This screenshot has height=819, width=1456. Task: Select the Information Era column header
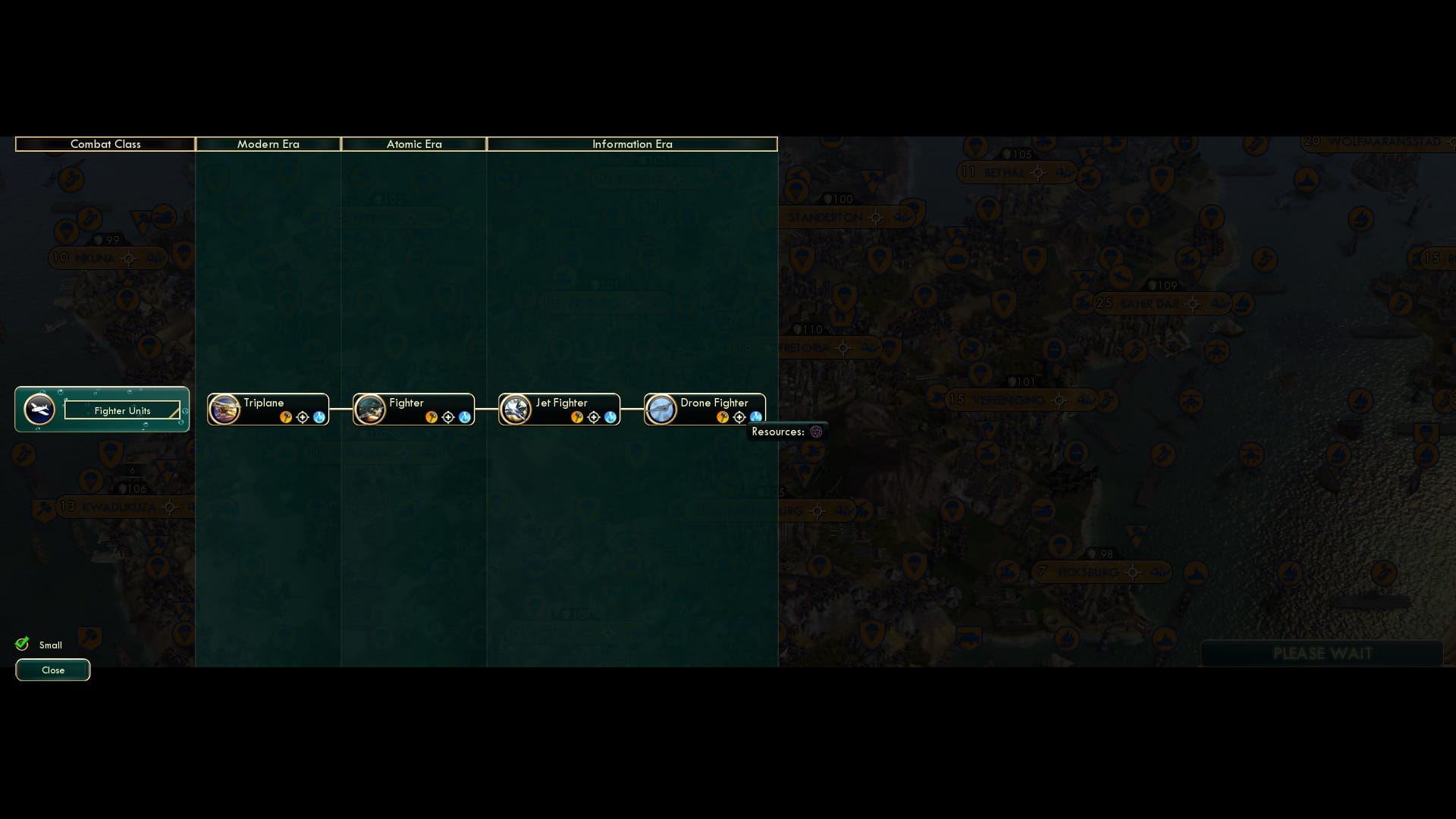click(x=632, y=144)
